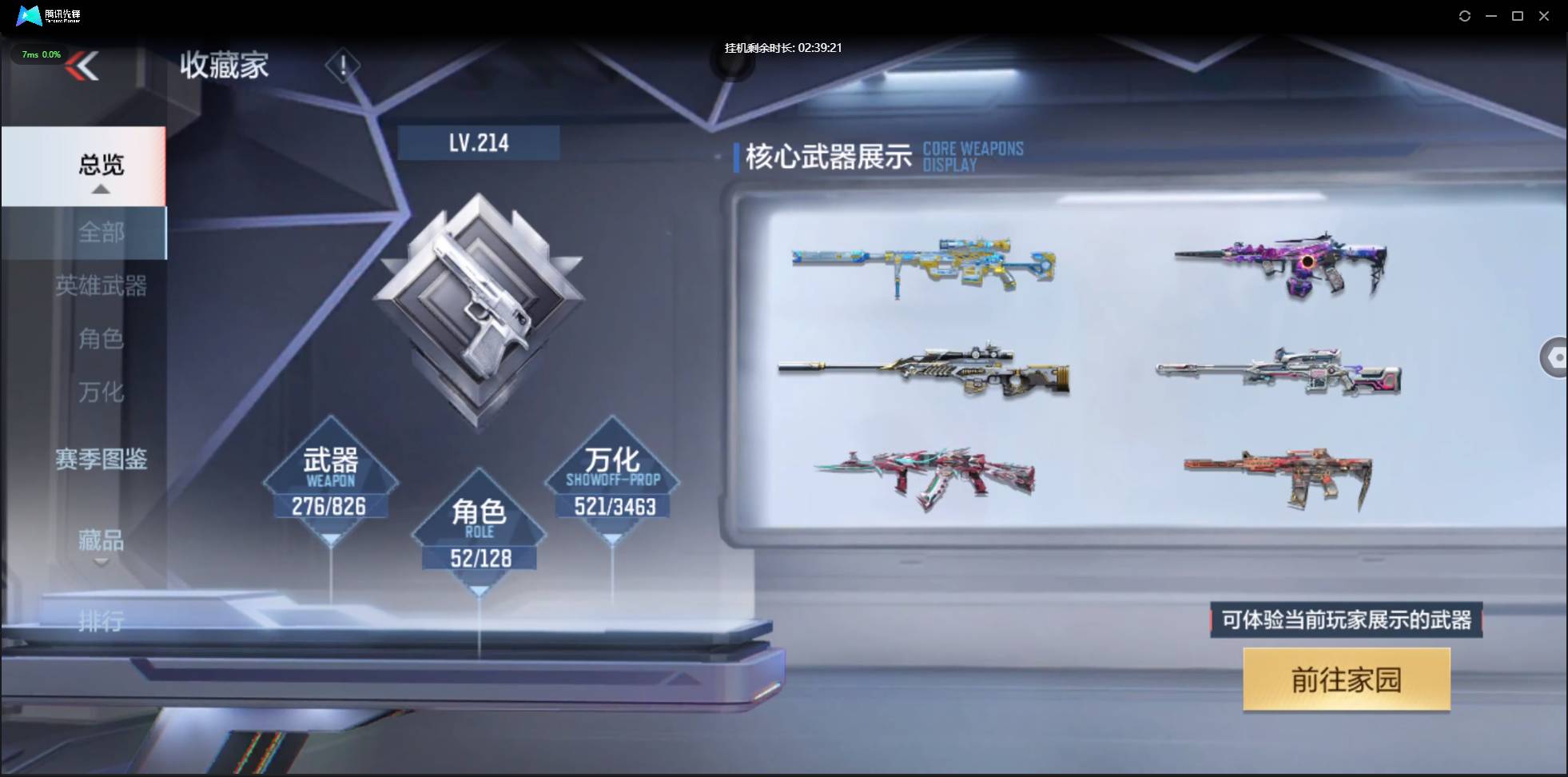Click the refresh icon in the title bar
The height and width of the screenshot is (777, 1568).
(x=1466, y=16)
